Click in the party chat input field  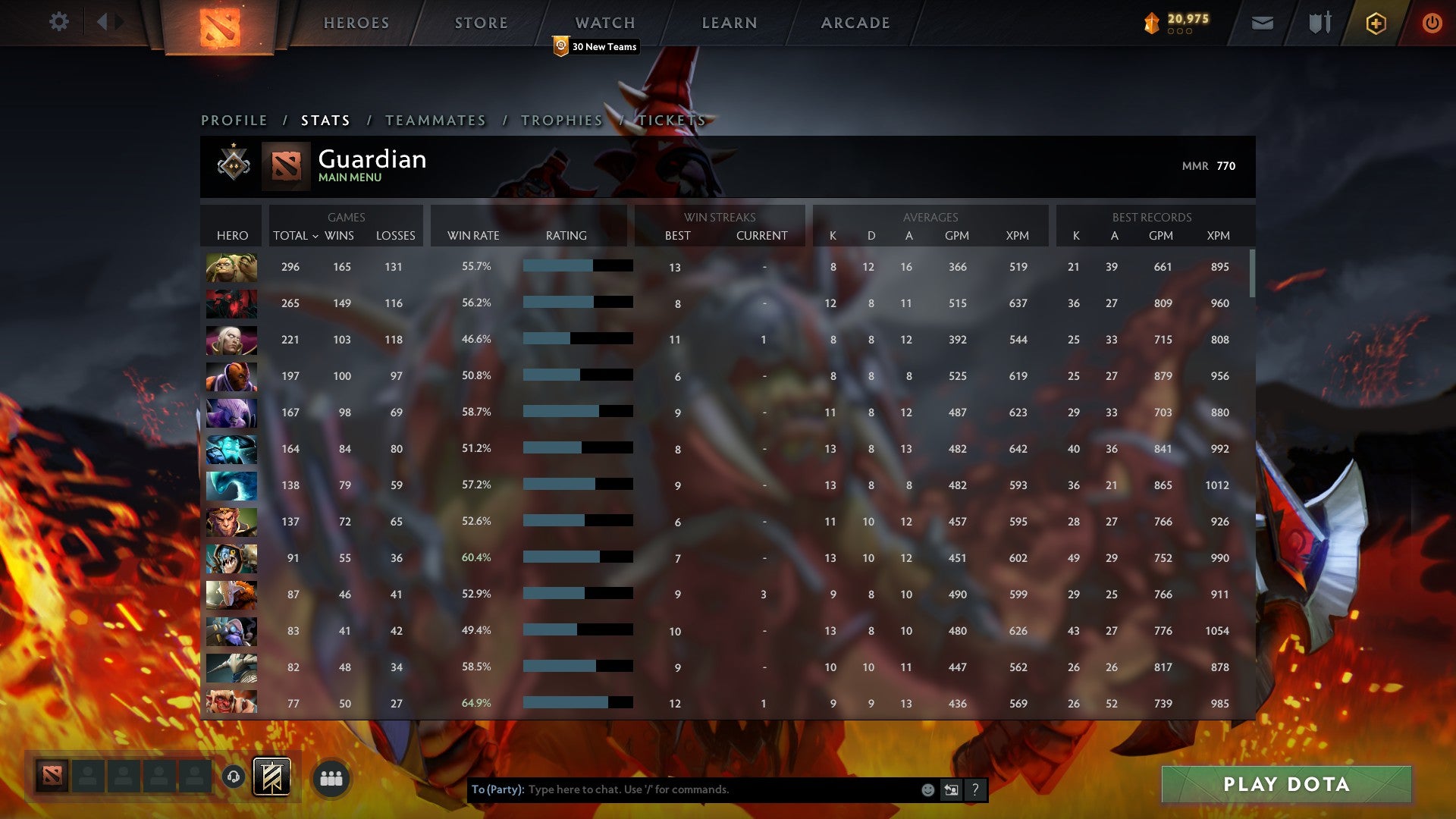tap(682, 789)
